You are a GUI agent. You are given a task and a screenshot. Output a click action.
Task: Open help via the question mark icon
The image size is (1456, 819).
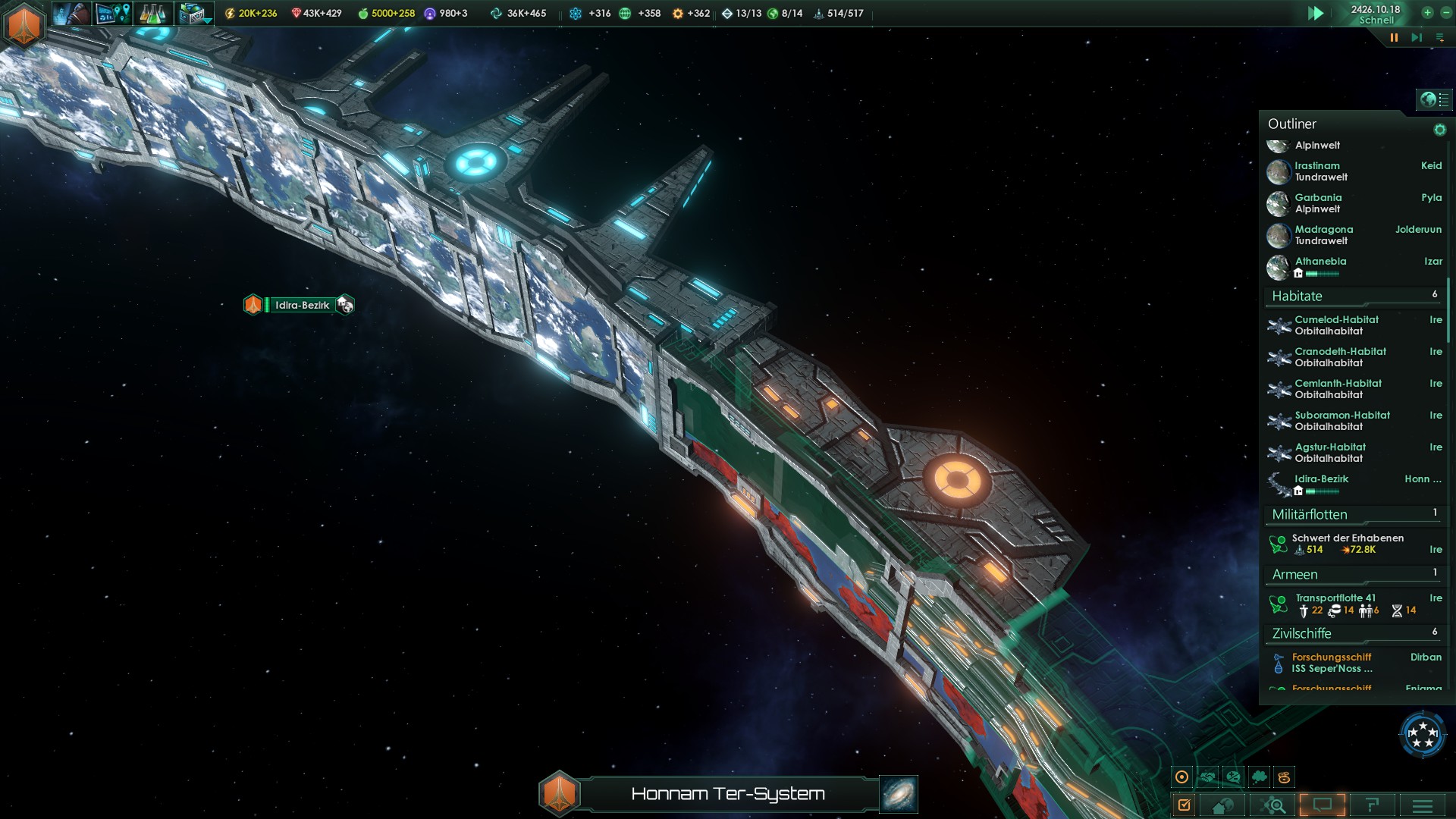coord(1371,805)
